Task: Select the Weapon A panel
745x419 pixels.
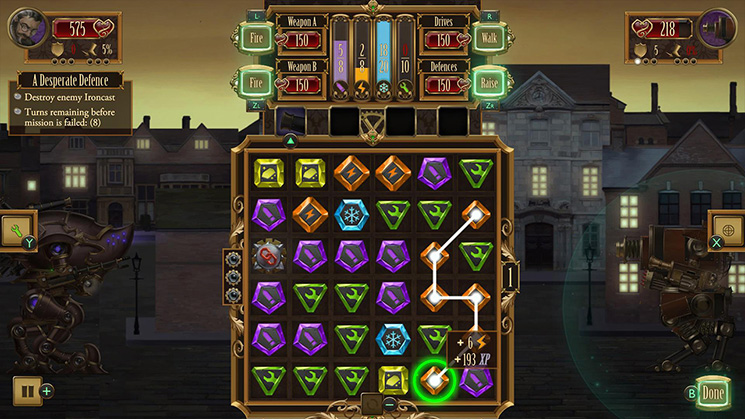Action: pos(301,32)
